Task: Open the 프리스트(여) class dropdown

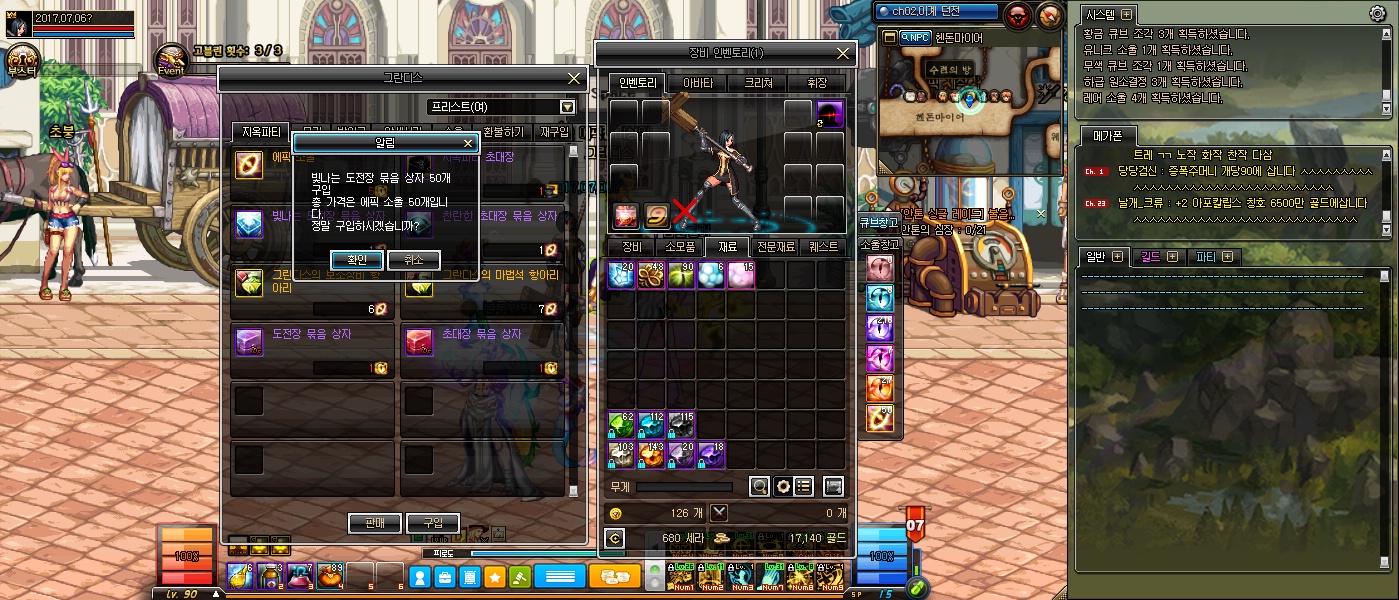Action: [567, 107]
